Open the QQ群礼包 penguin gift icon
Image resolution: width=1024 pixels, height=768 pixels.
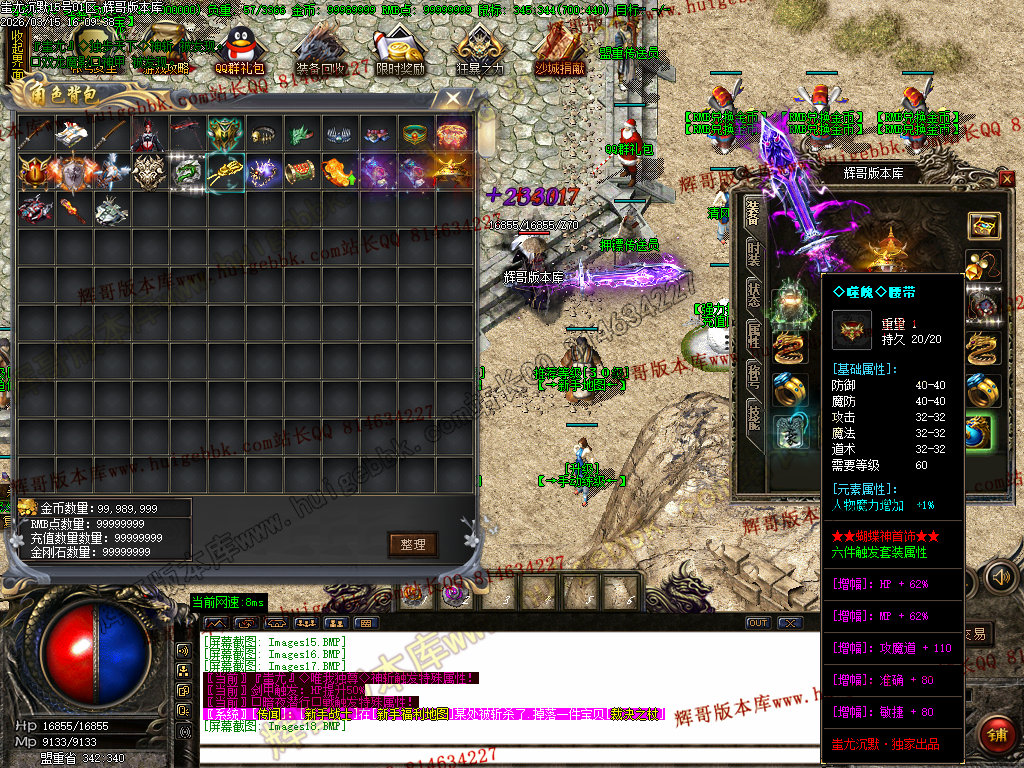[240, 52]
